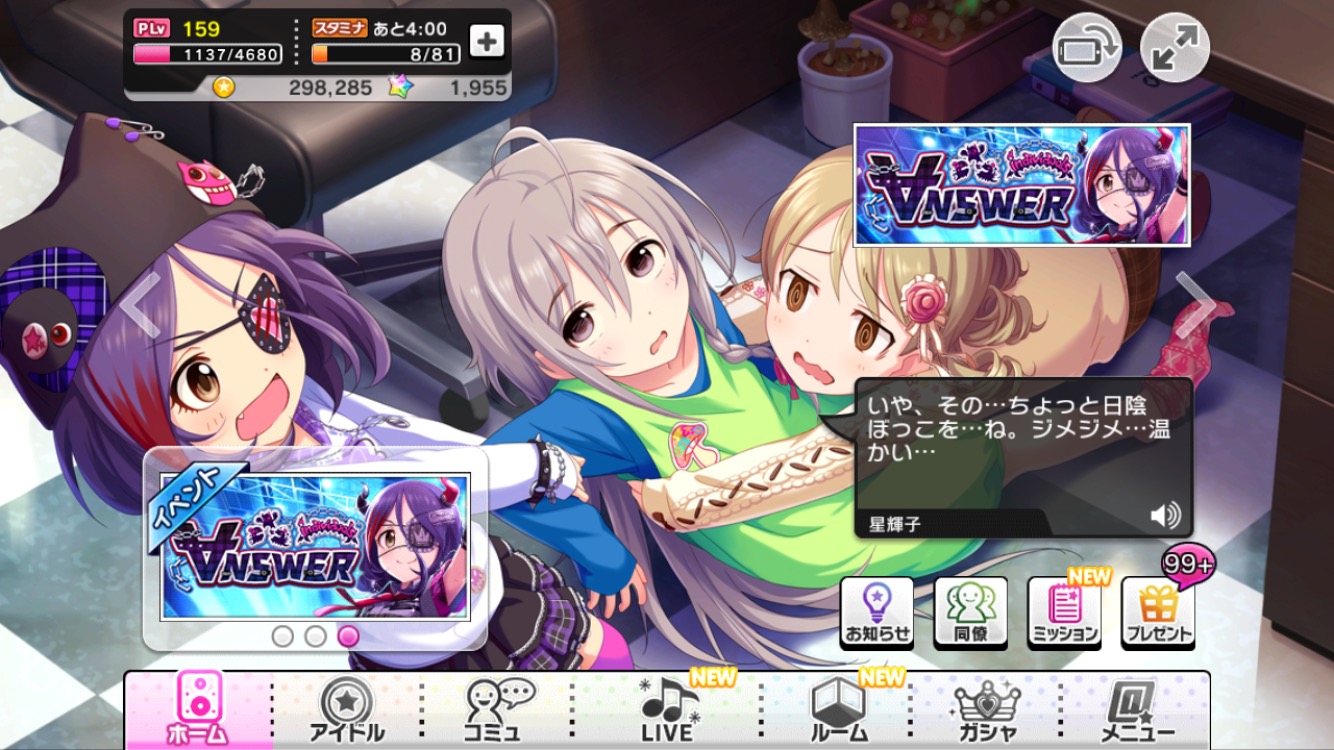
Task: Show the previous idol with left arrow
Action: 141,303
